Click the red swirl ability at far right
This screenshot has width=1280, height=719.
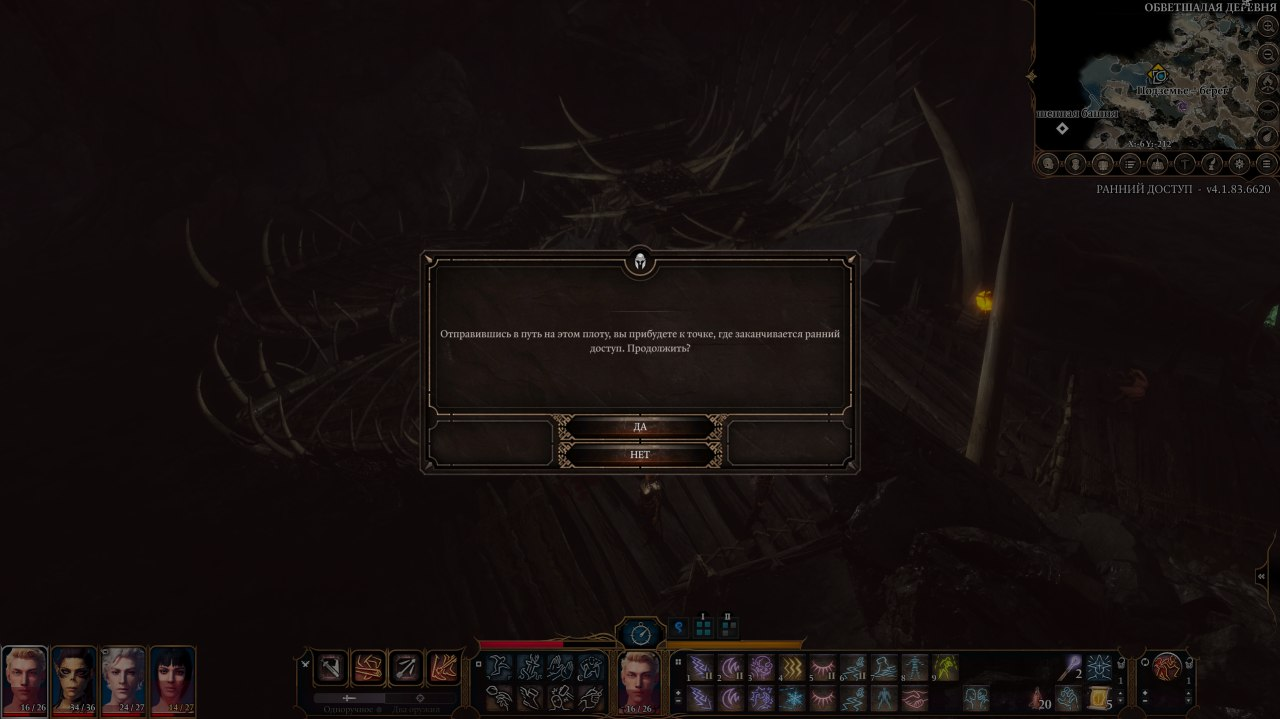1166,666
